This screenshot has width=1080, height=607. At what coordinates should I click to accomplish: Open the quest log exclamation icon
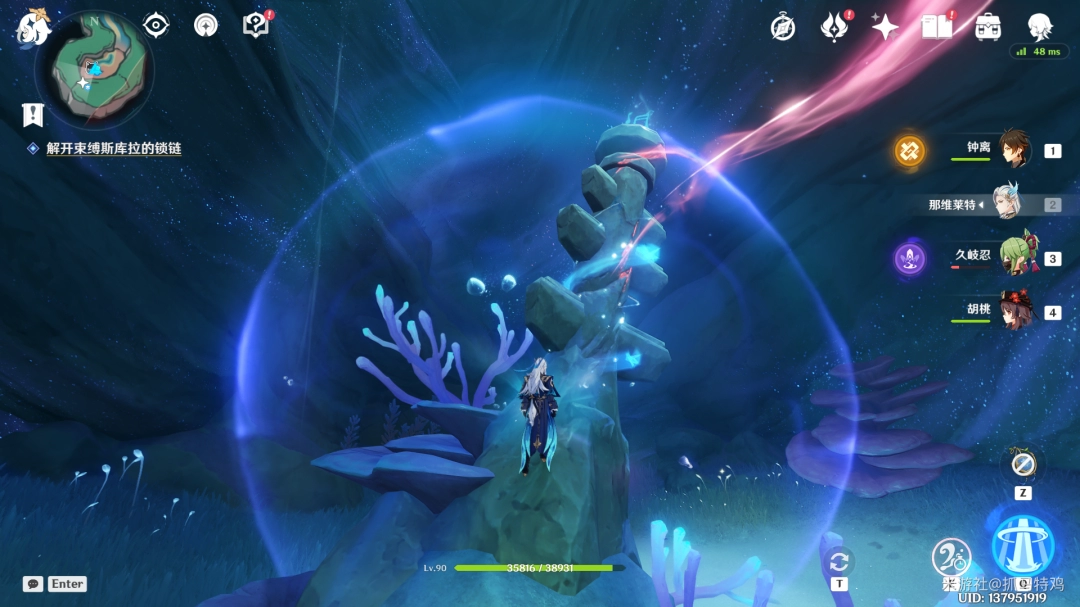[33, 114]
